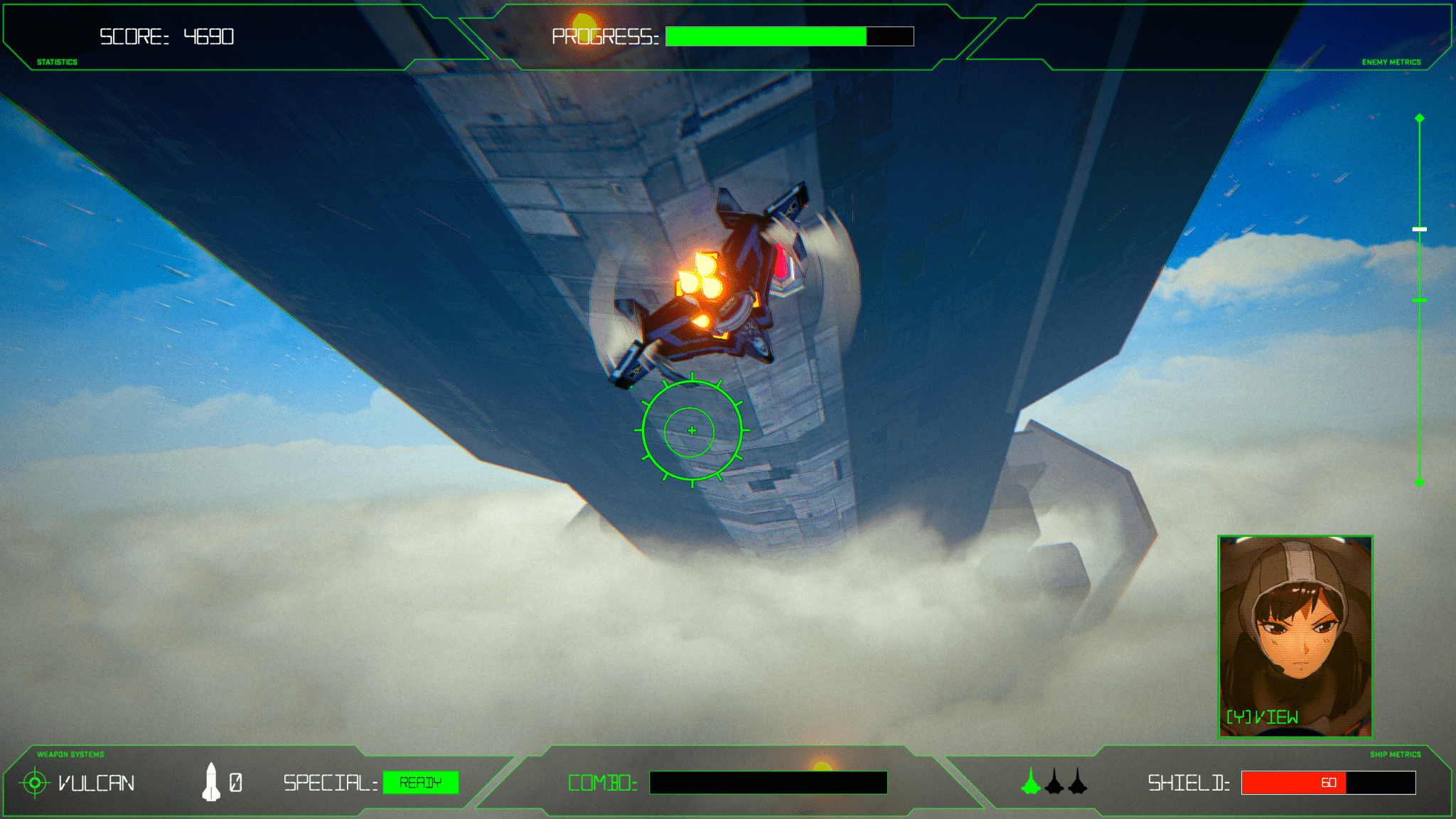This screenshot has height=819, width=1456.
Task: Click the targeting reticle on the enemy tower
Action: (690, 429)
